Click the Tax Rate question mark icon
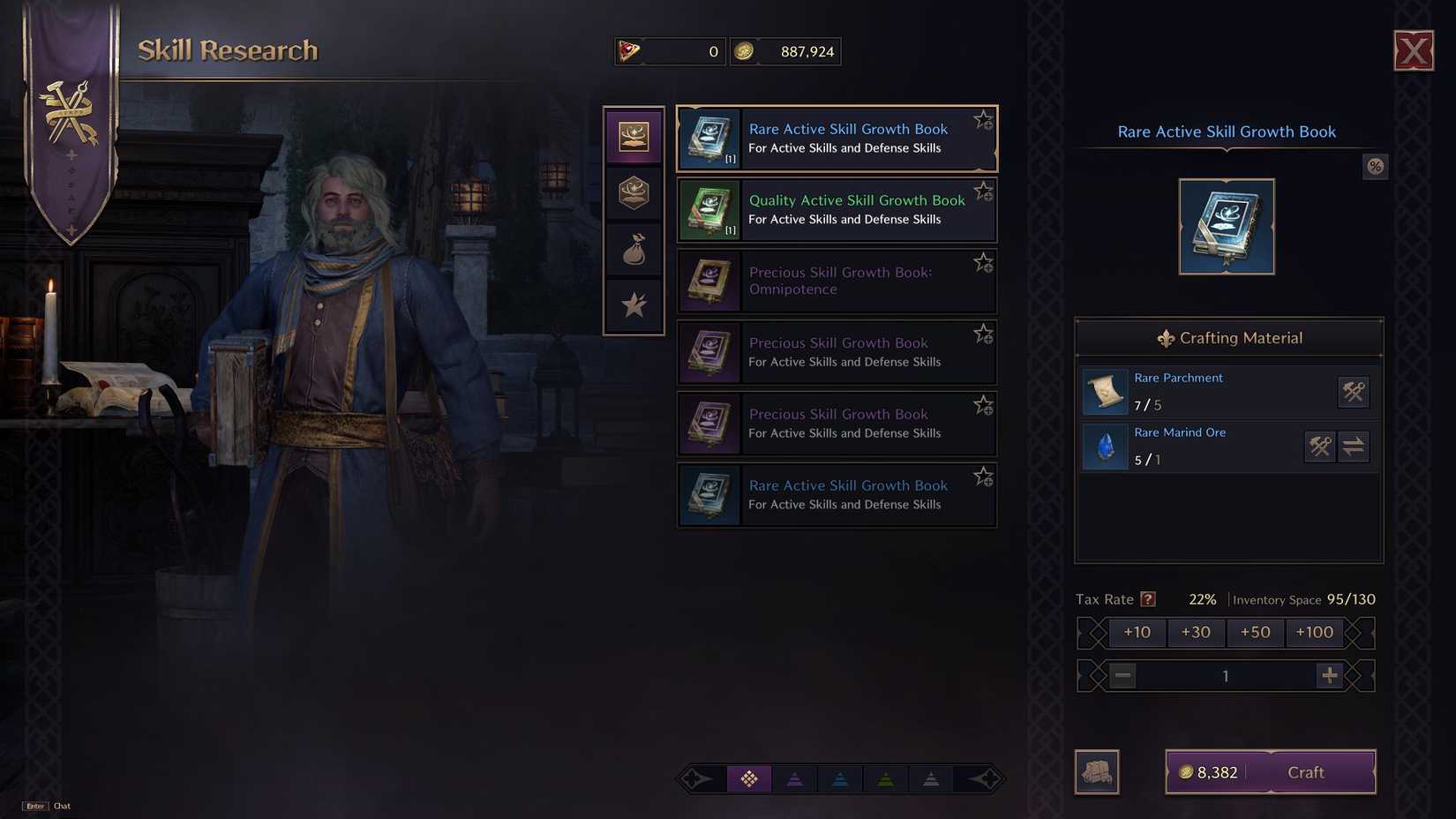1456x819 pixels. pyautogui.click(x=1147, y=598)
